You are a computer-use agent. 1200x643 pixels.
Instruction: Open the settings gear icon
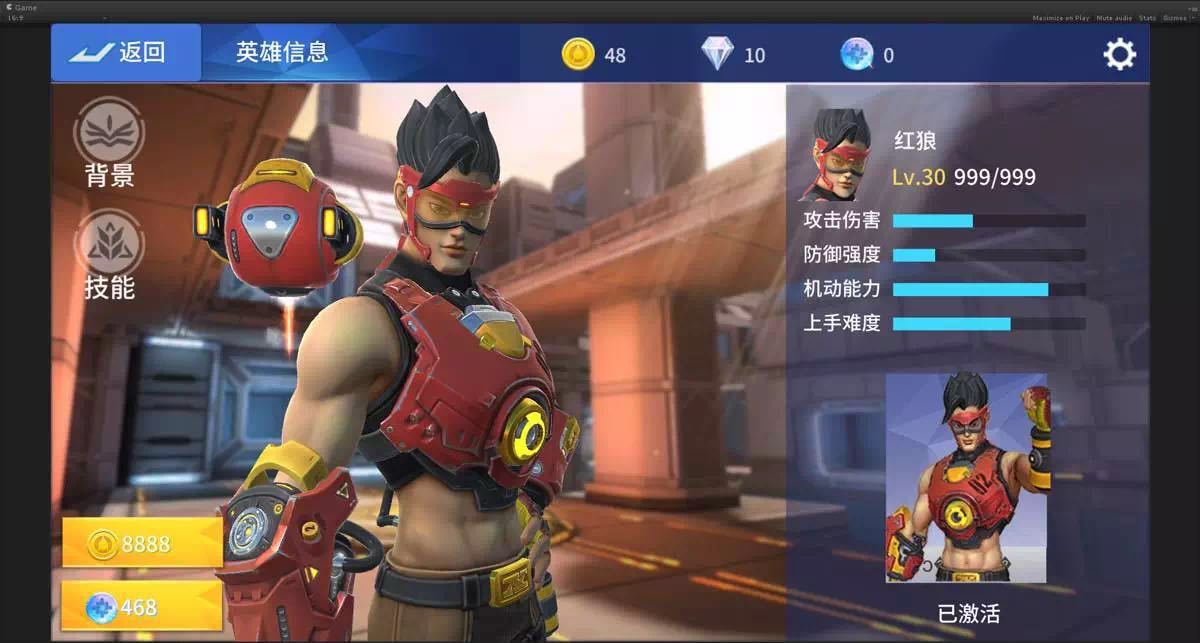1119,54
